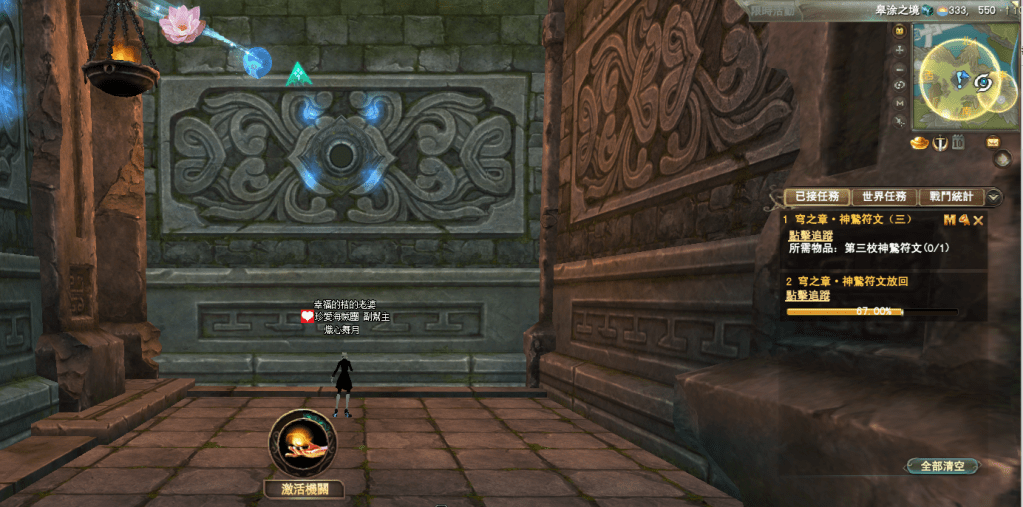Click the M icon on quest 1
The height and width of the screenshot is (507, 1023).
[x=949, y=220]
